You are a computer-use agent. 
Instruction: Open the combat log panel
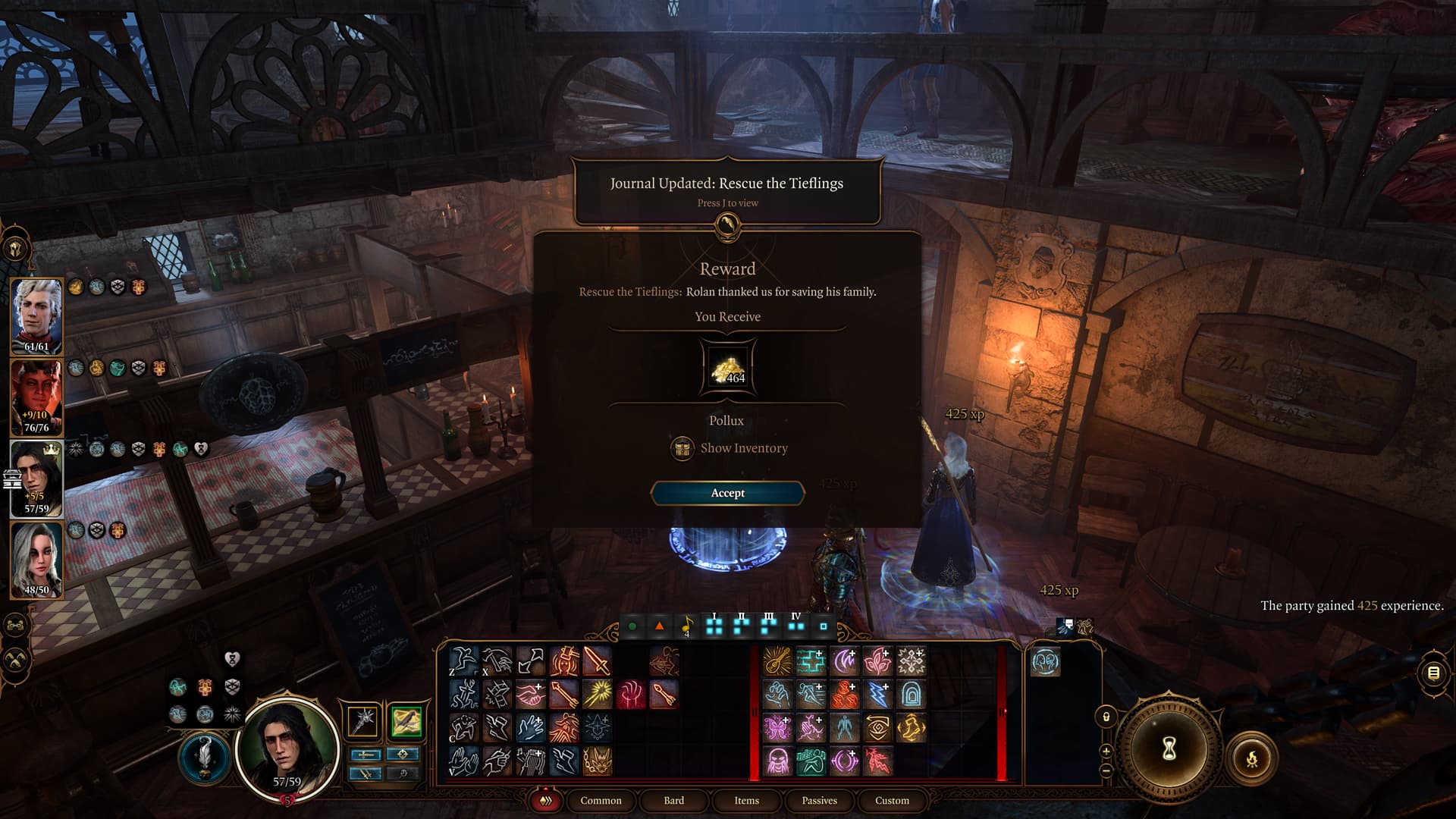1433,673
